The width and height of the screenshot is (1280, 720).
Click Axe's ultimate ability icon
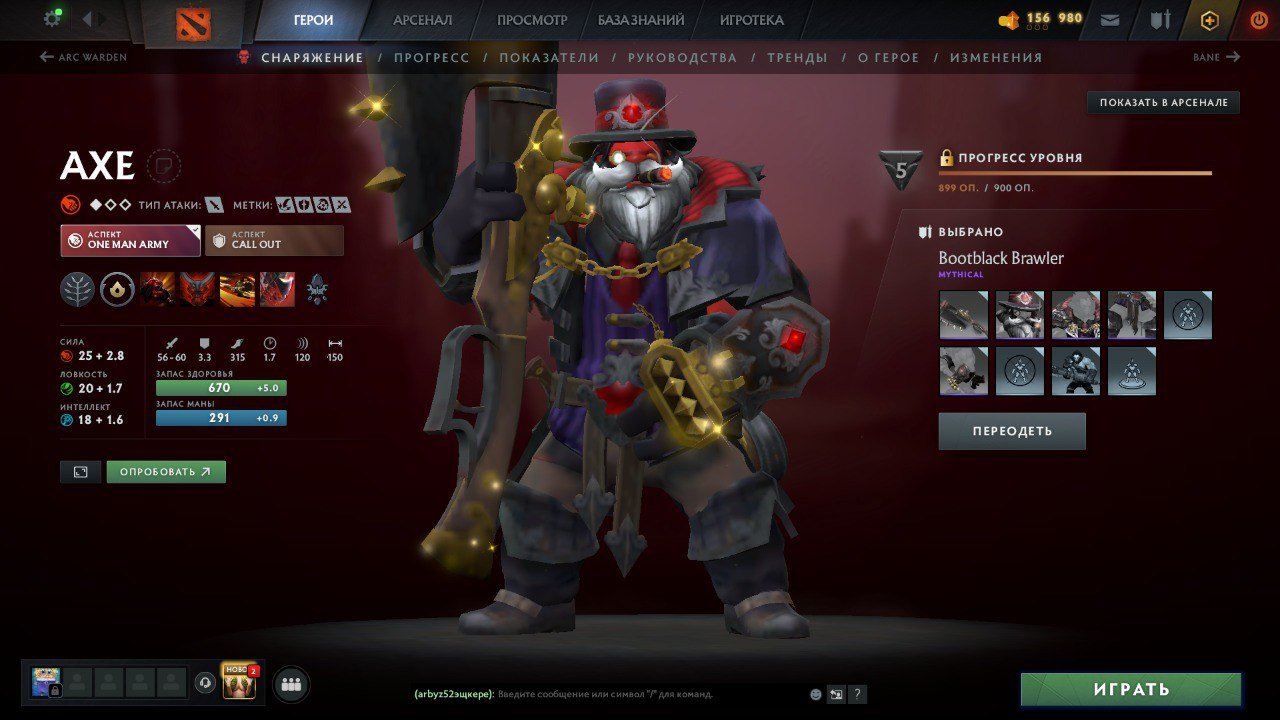(277, 290)
